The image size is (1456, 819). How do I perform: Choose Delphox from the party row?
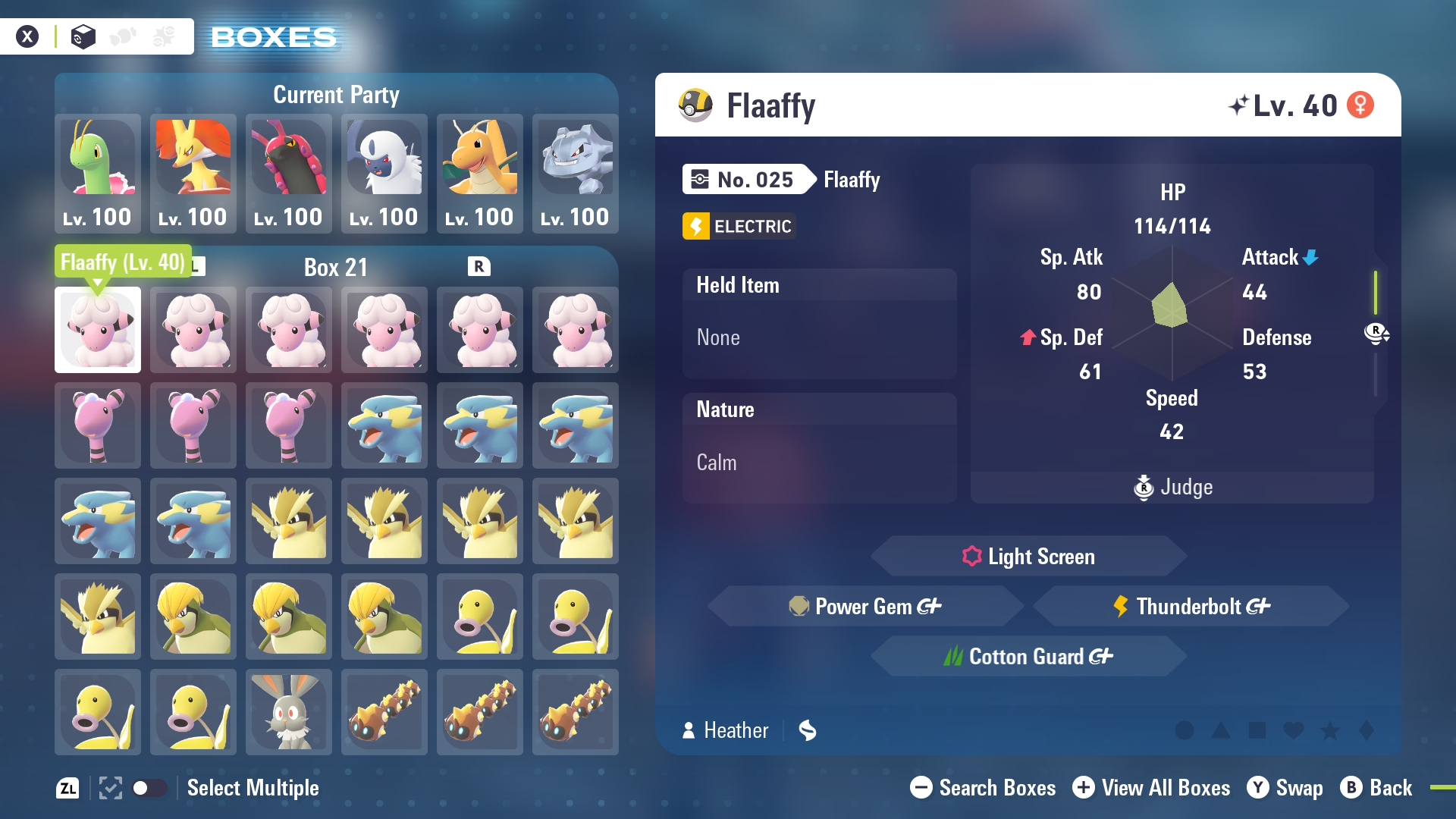tap(193, 173)
